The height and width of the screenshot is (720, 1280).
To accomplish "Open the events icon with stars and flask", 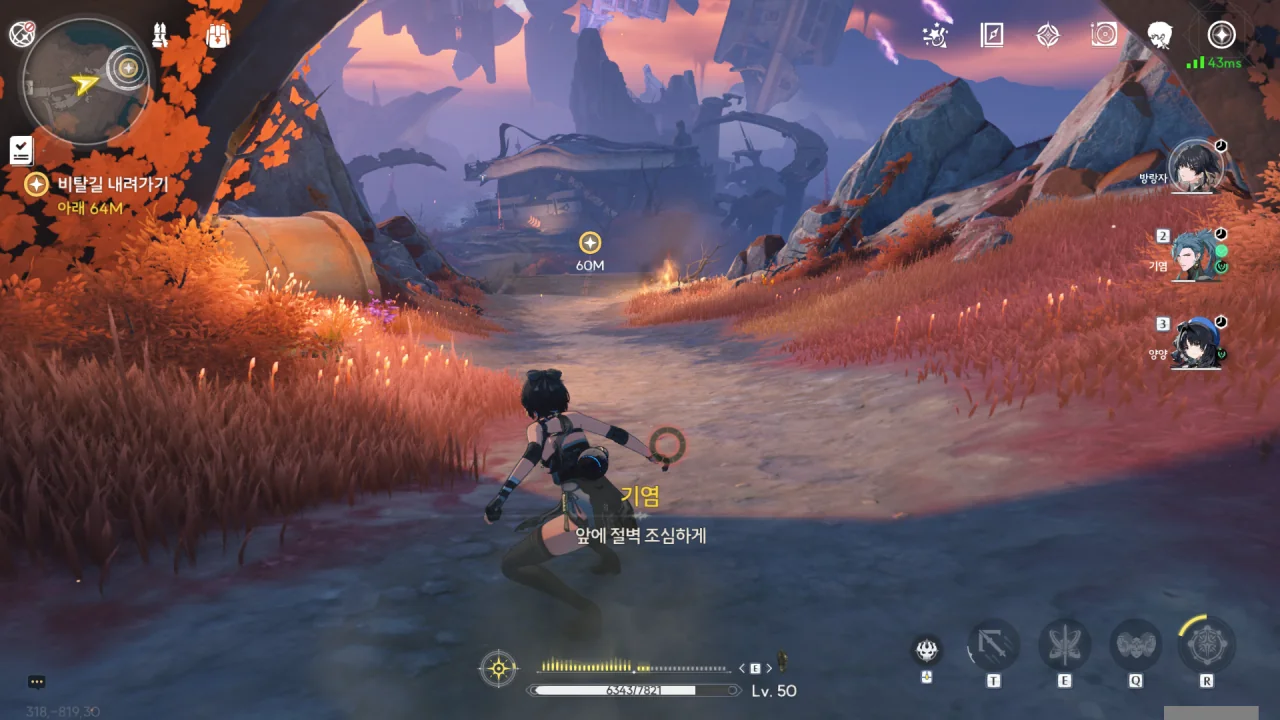I will click(x=936, y=36).
